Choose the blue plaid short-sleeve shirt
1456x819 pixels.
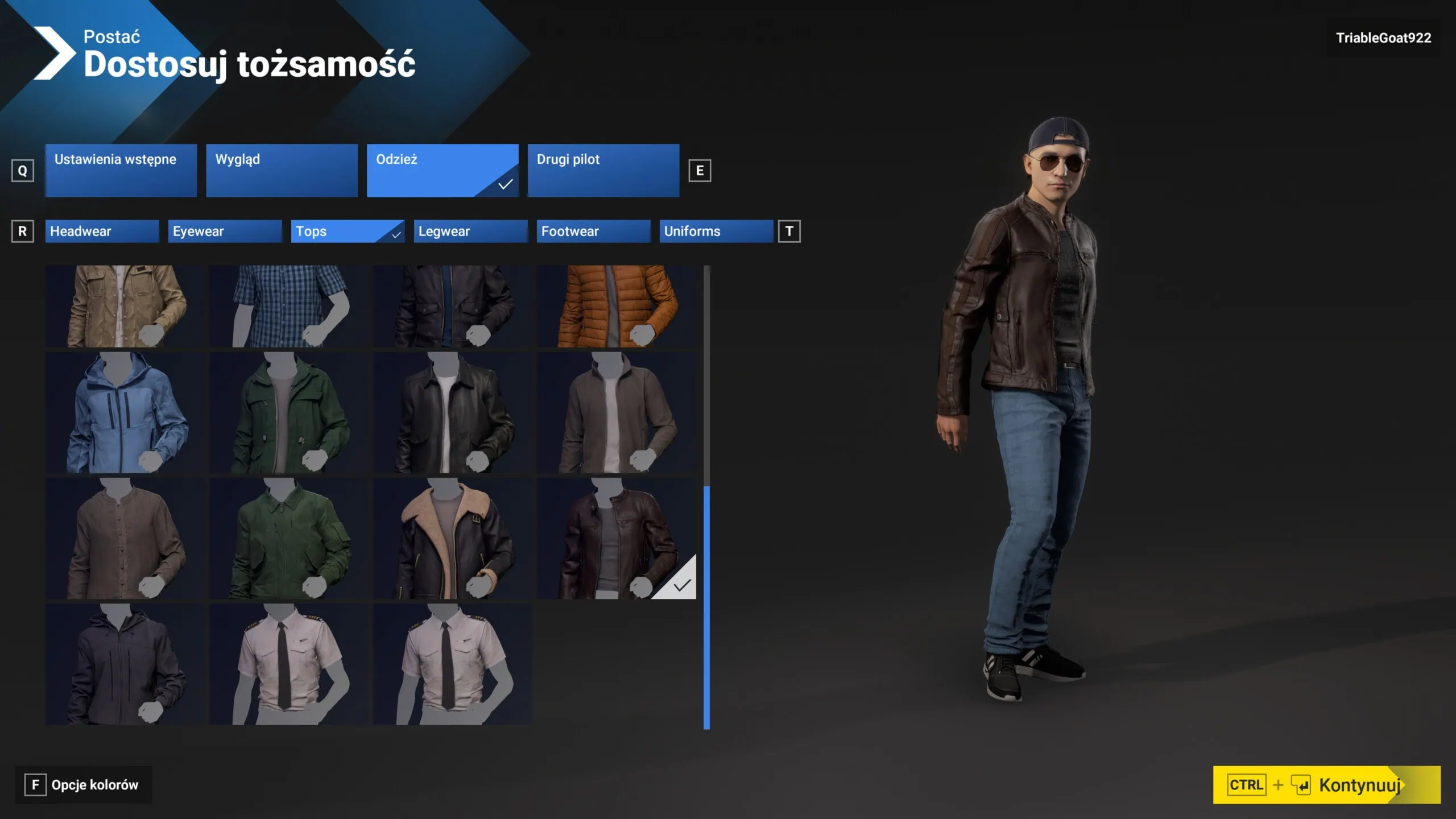tap(287, 306)
